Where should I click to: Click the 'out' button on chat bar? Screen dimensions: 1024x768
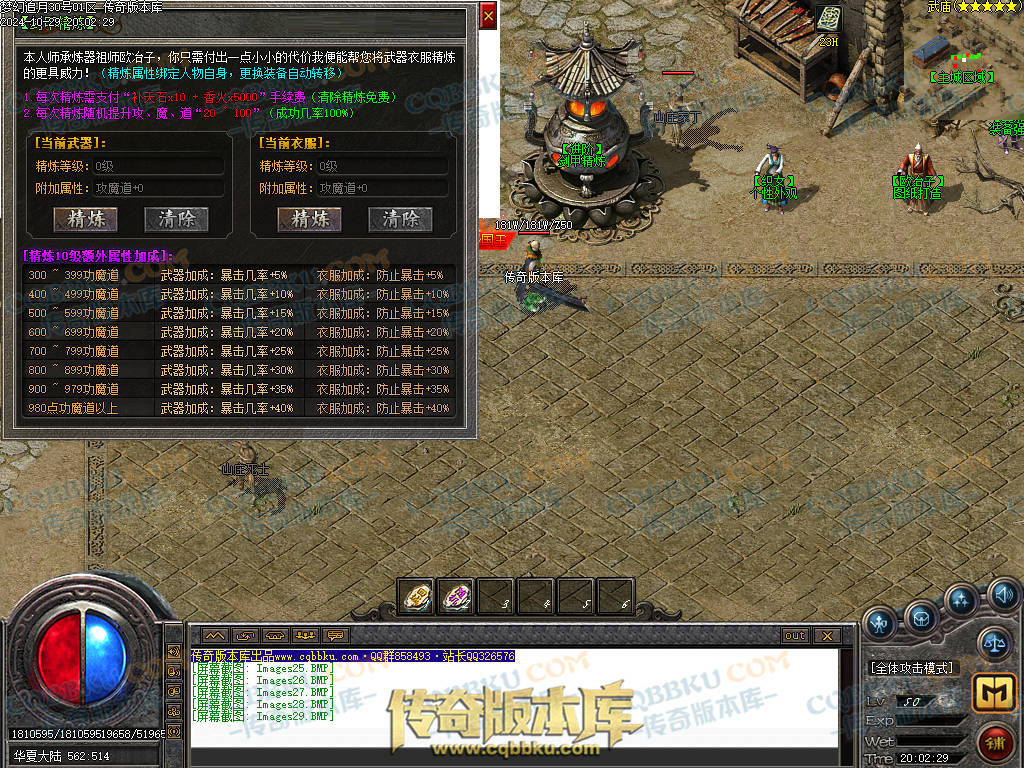tap(795, 636)
